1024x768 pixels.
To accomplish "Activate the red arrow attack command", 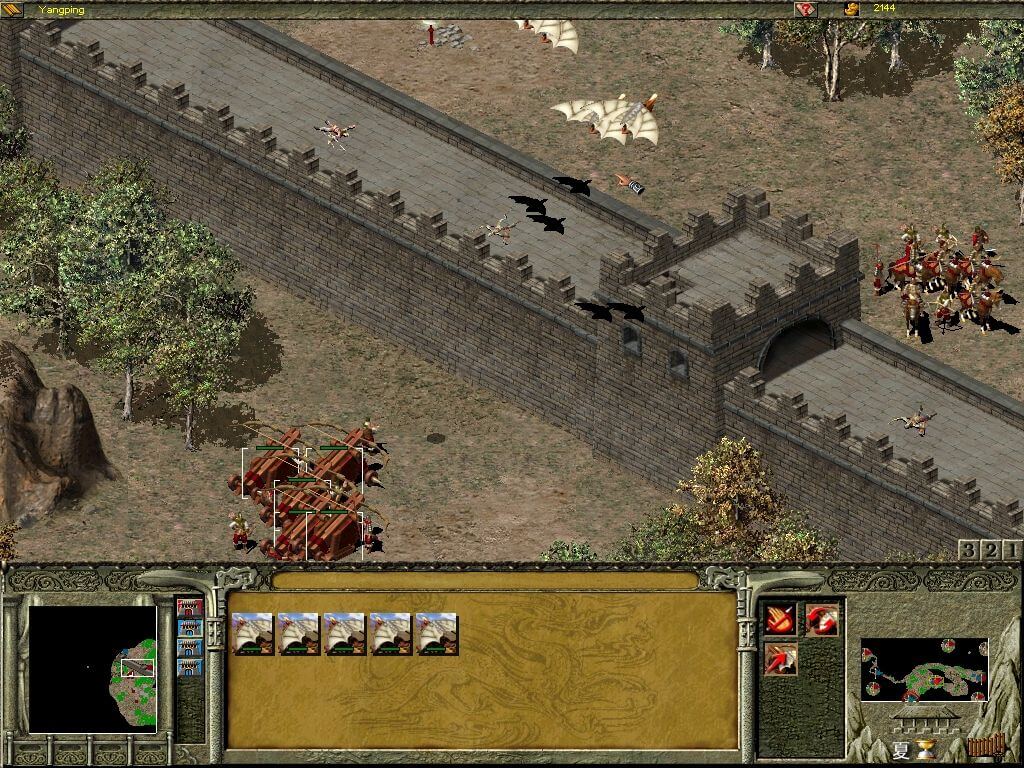I will point(781,658).
